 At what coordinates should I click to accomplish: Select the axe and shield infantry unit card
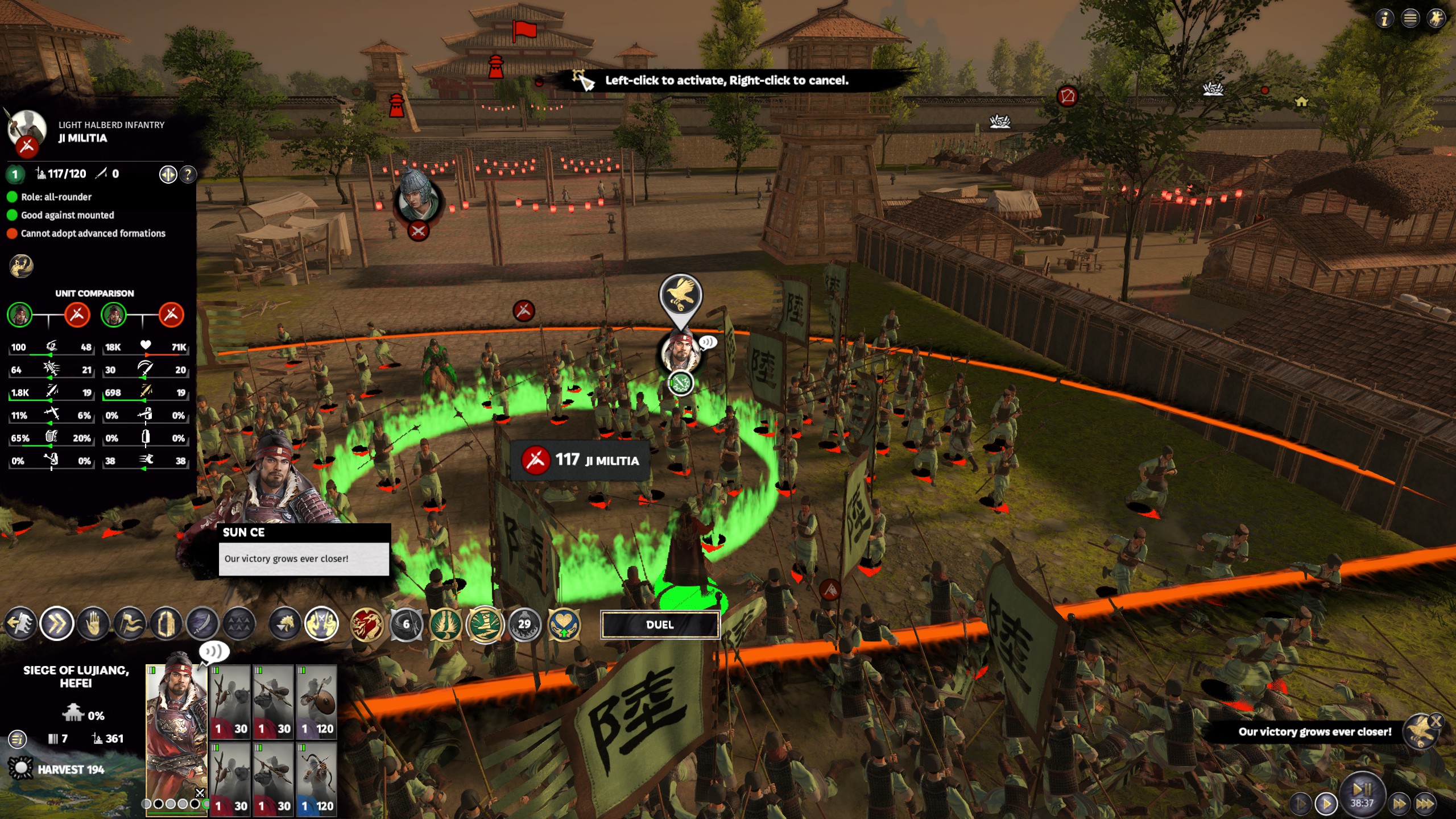[x=316, y=701]
